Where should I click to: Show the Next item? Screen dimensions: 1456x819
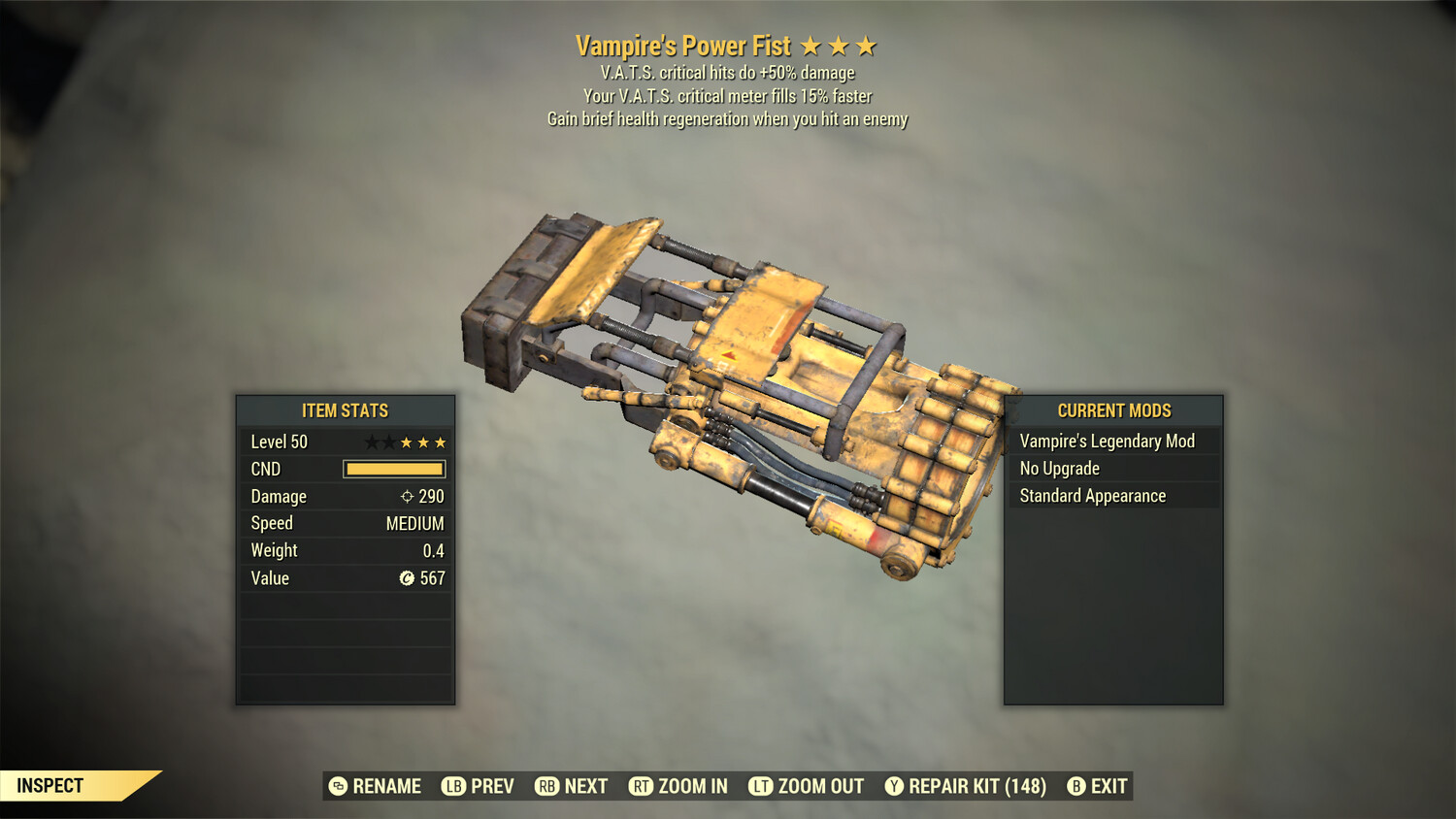(572, 786)
